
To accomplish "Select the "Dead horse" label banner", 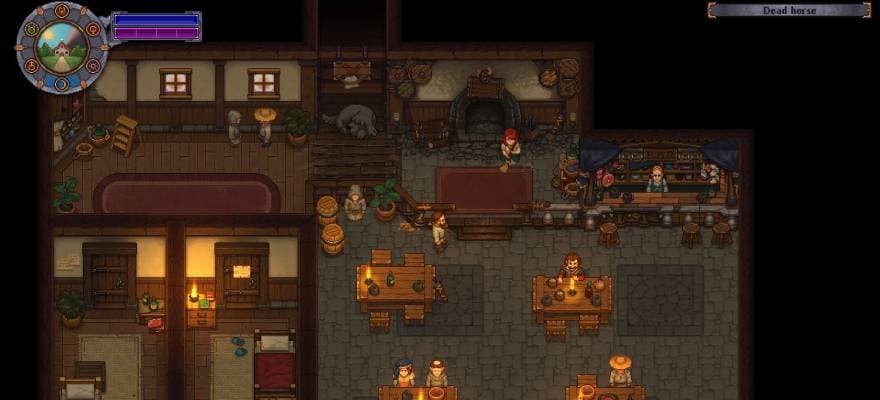I will (788, 10).
